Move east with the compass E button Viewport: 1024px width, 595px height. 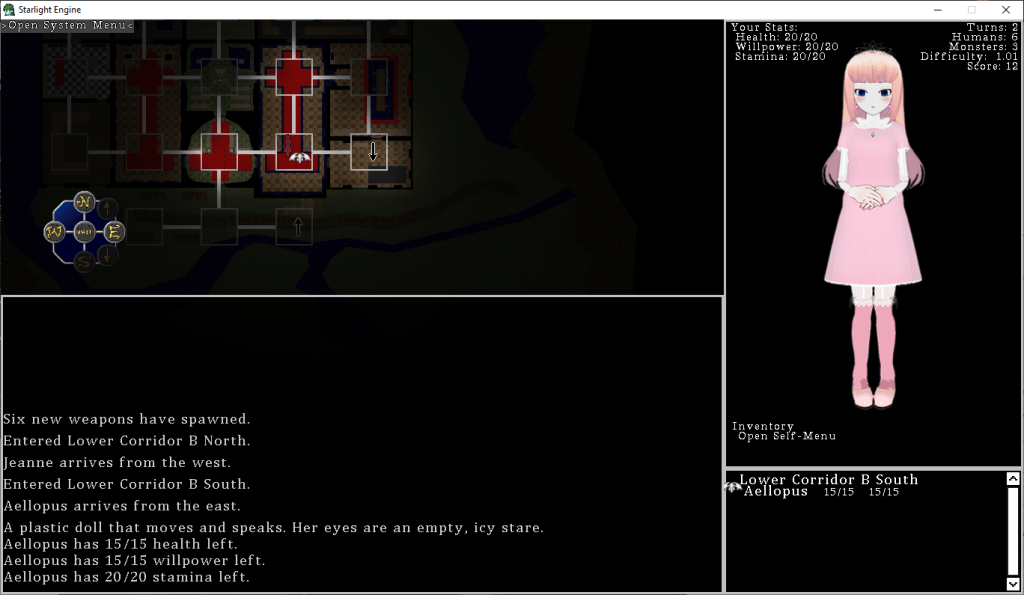tap(114, 232)
